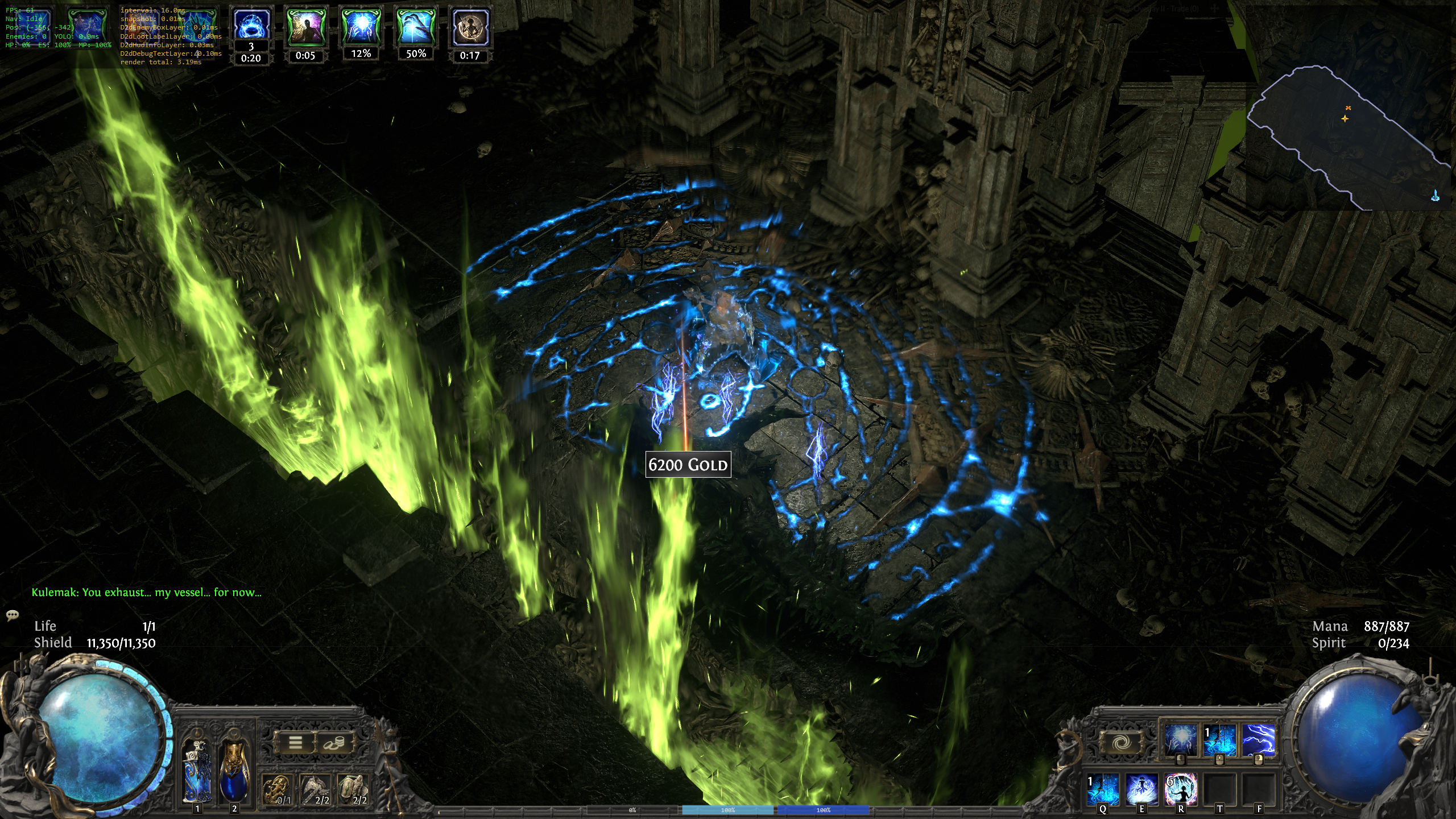Use the life flask in slot 1
The height and width of the screenshot is (819, 1456).
(x=197, y=771)
